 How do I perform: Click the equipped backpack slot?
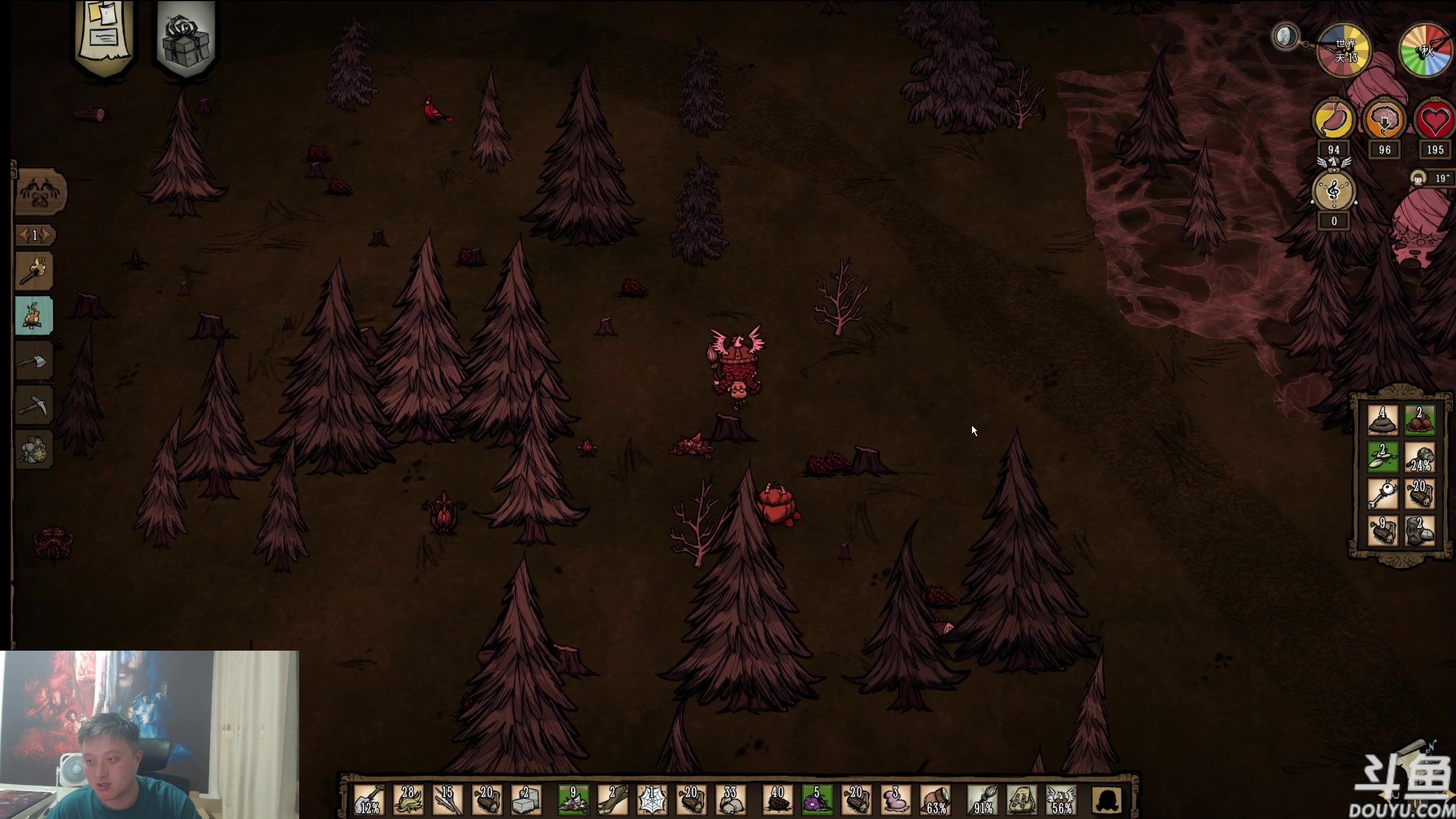(x=1021, y=800)
